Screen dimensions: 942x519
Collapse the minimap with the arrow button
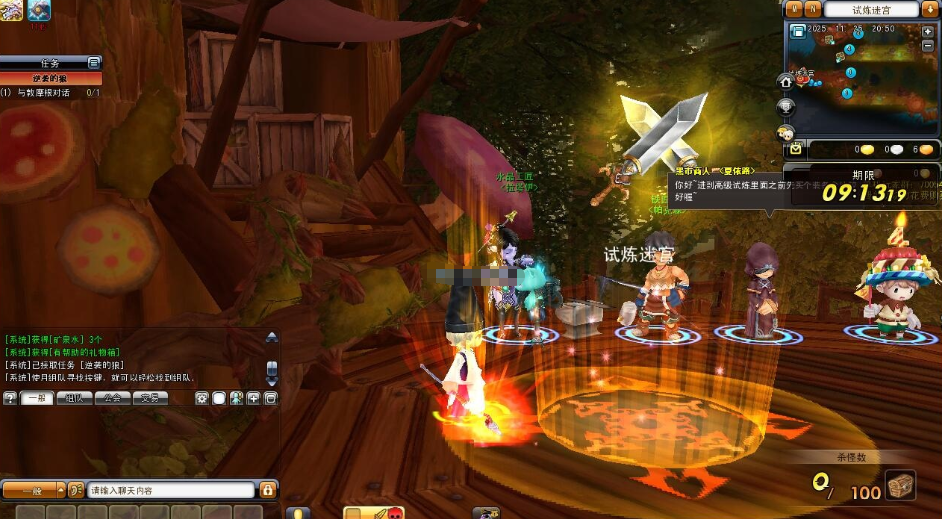pos(929,9)
